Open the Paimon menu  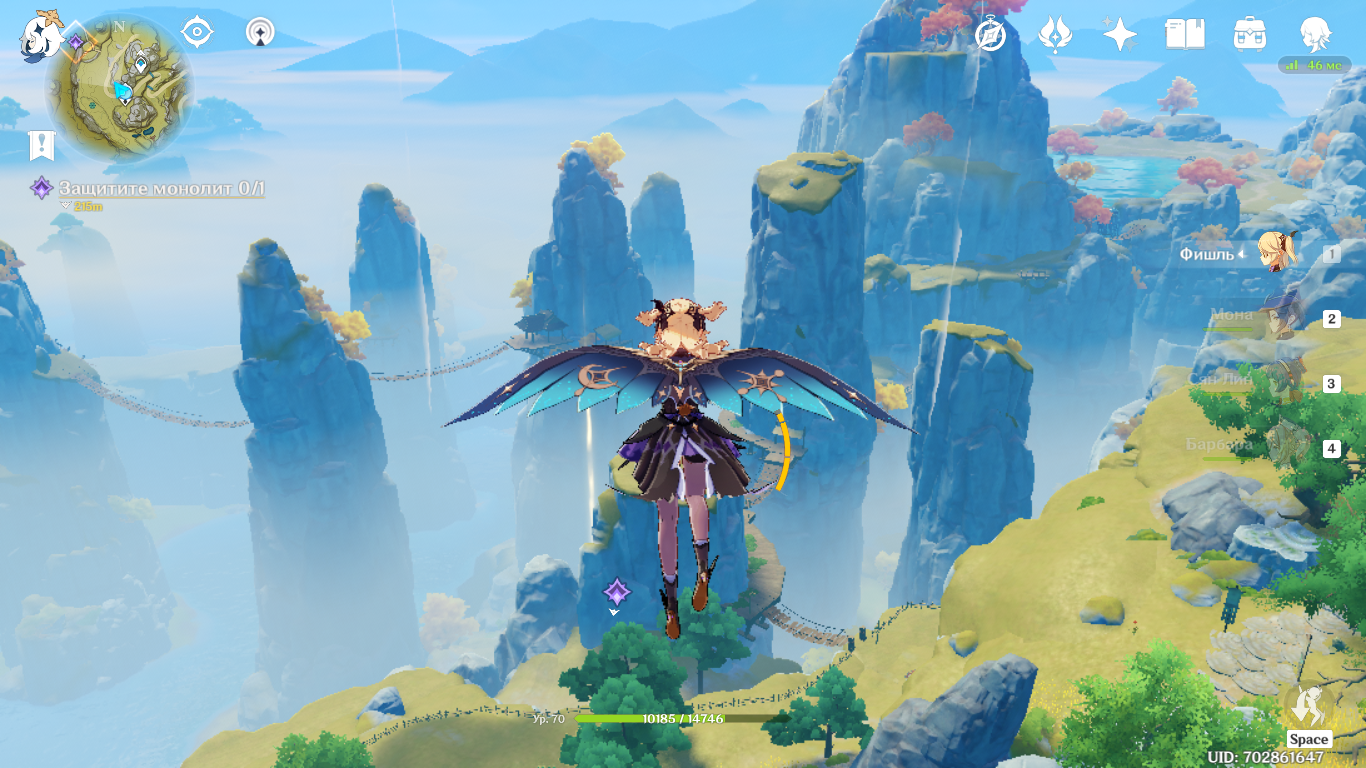point(42,34)
